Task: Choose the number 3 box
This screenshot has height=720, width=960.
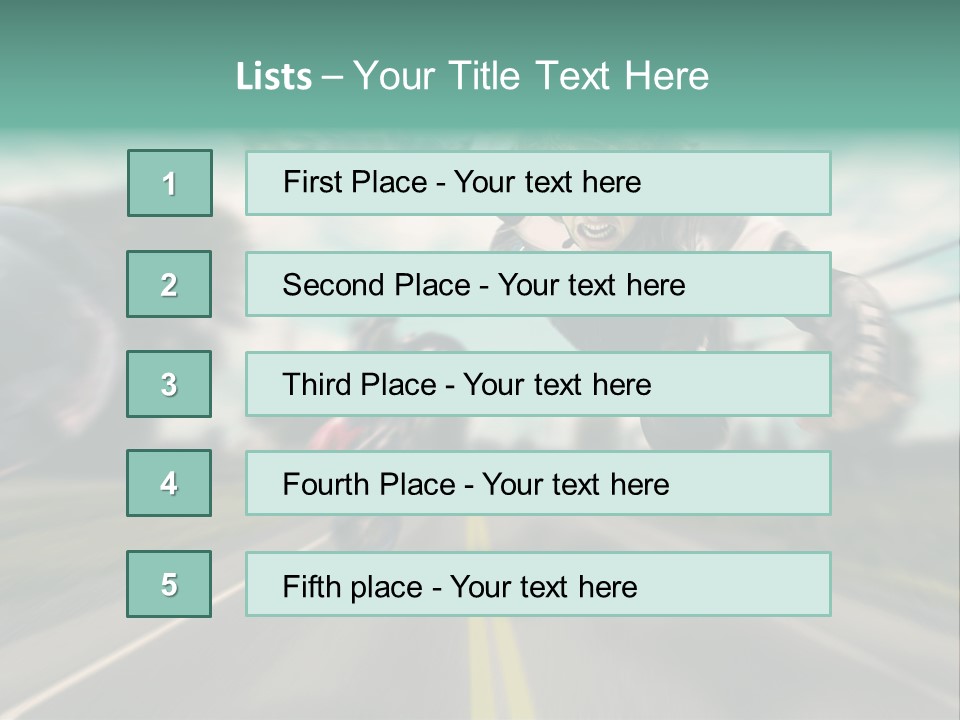Action: (169, 384)
